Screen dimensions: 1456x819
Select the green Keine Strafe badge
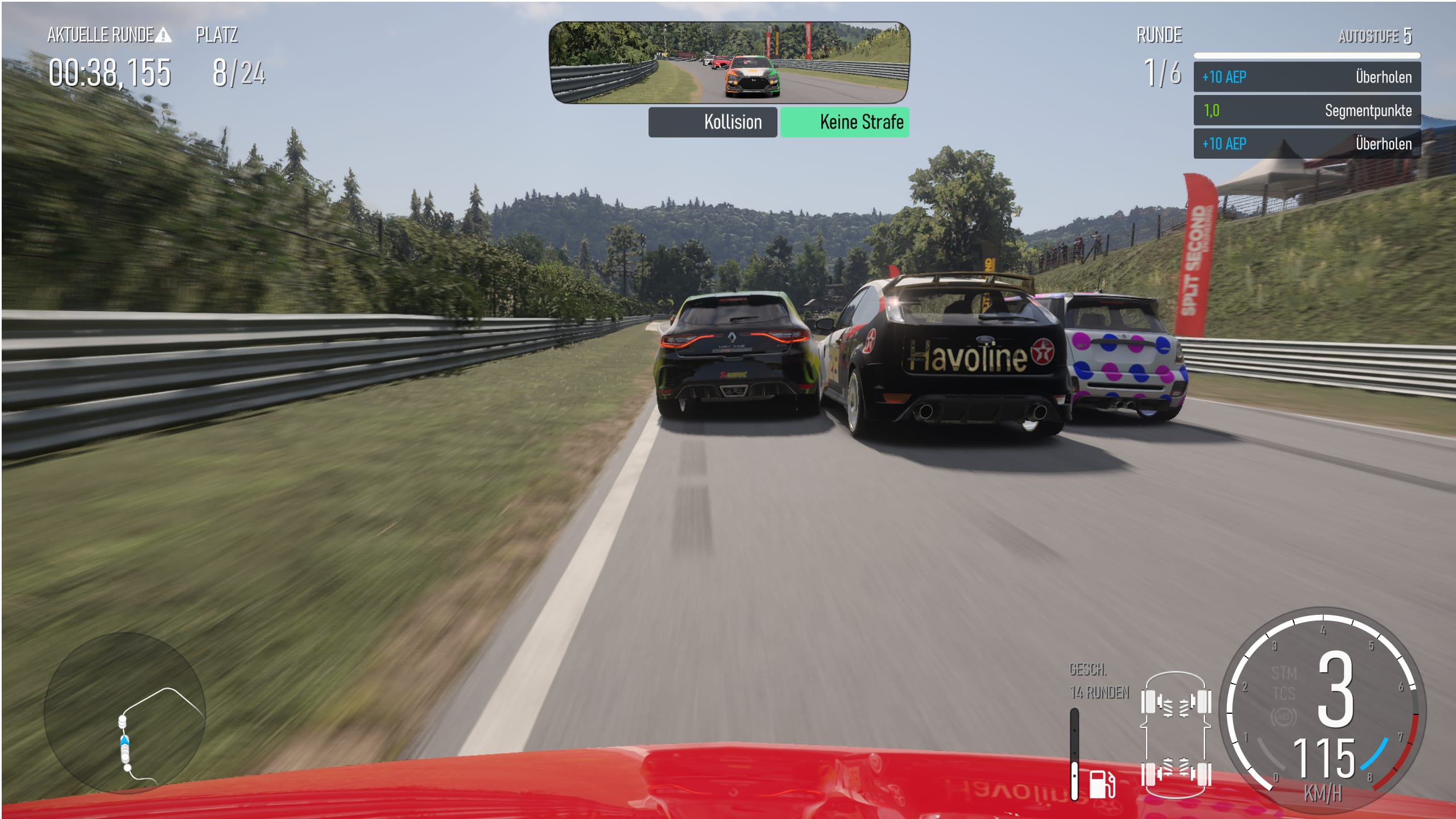point(845,122)
